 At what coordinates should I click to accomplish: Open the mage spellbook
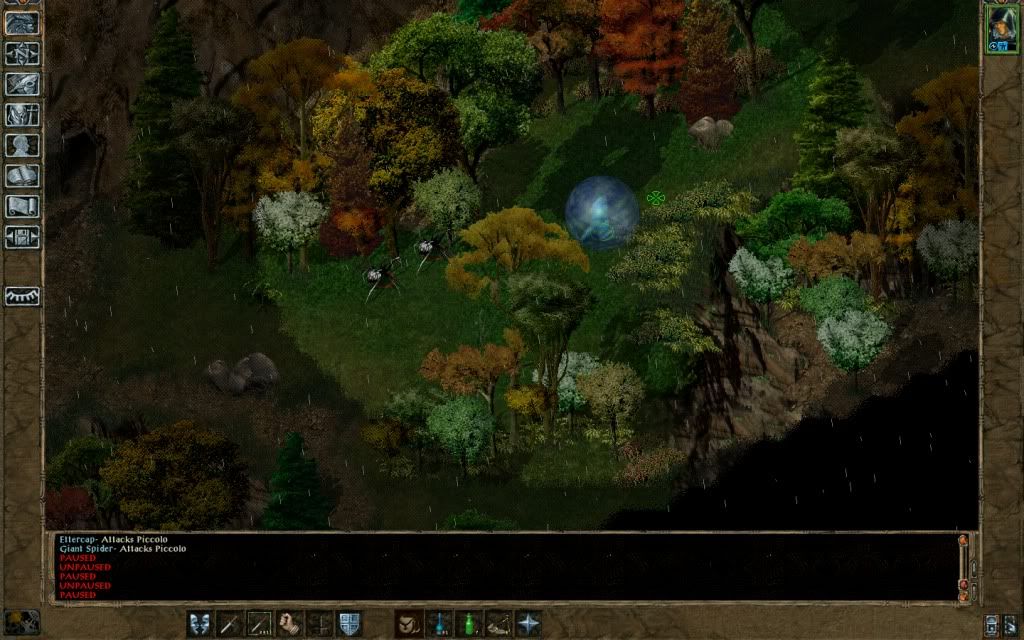(x=22, y=176)
